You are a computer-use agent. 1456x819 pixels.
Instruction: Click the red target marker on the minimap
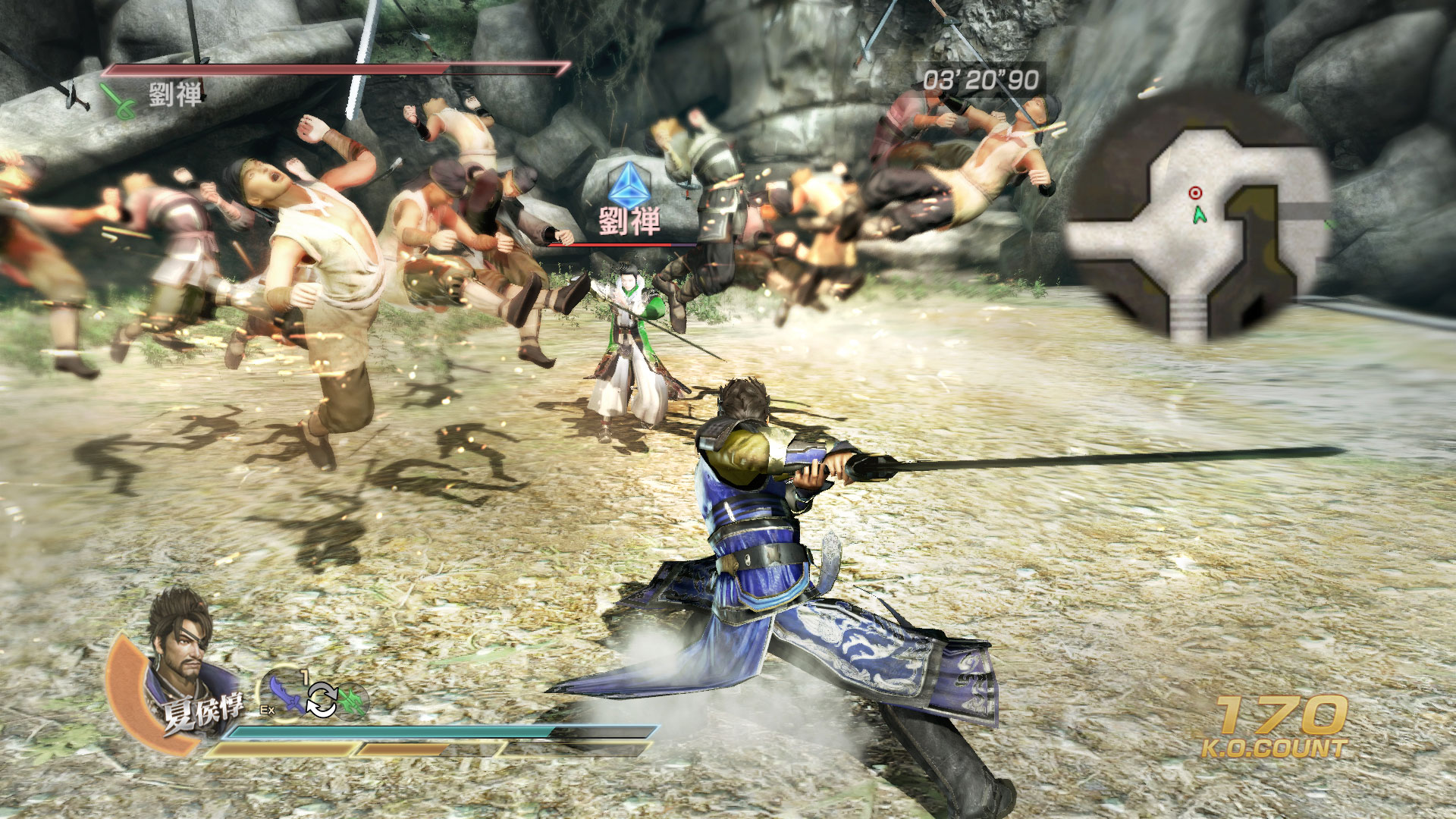pyautogui.click(x=1195, y=193)
